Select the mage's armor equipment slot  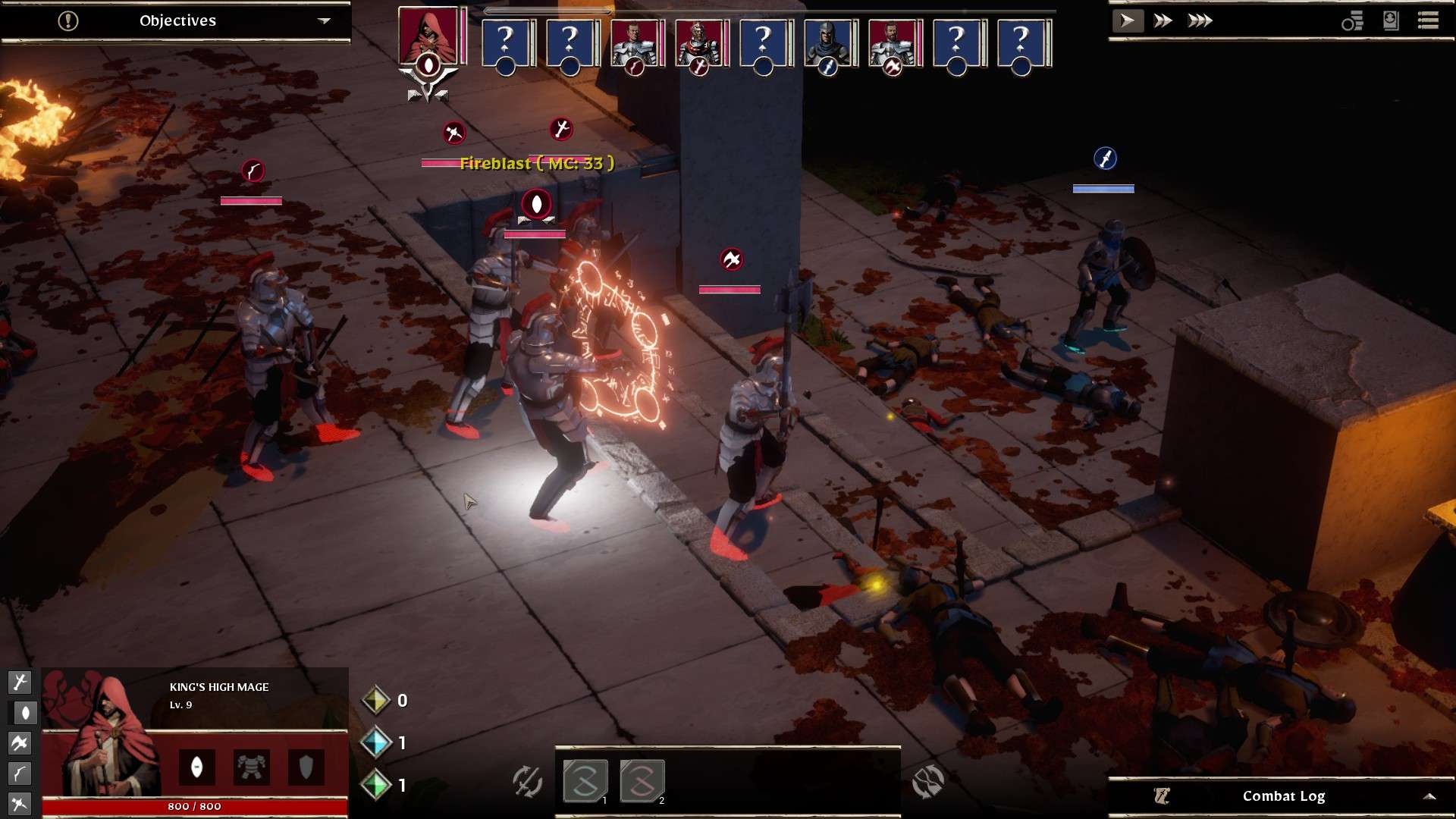point(251,767)
